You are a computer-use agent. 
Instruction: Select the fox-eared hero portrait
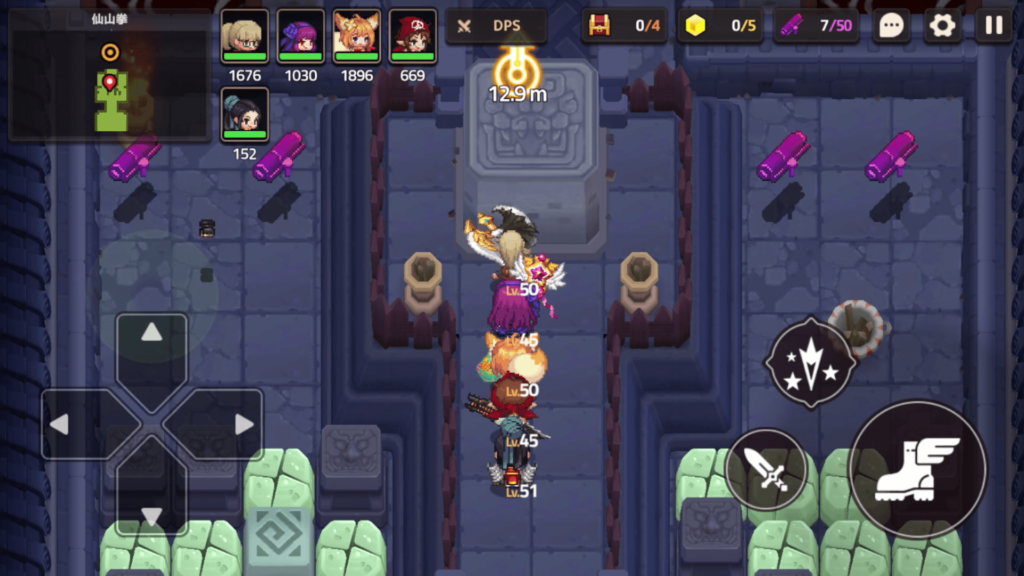(x=356, y=37)
